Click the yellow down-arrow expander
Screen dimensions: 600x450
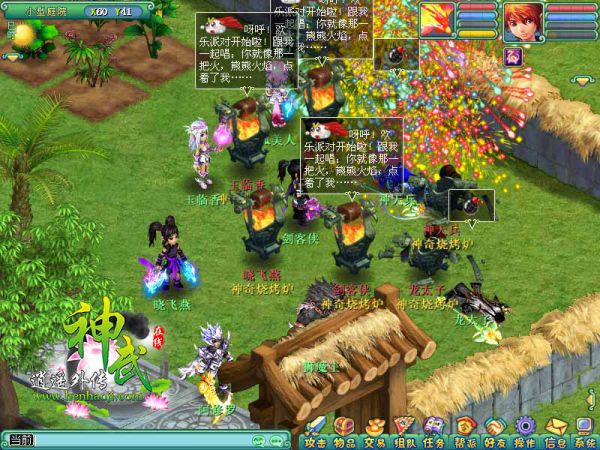pyautogui.click(x=582, y=79)
